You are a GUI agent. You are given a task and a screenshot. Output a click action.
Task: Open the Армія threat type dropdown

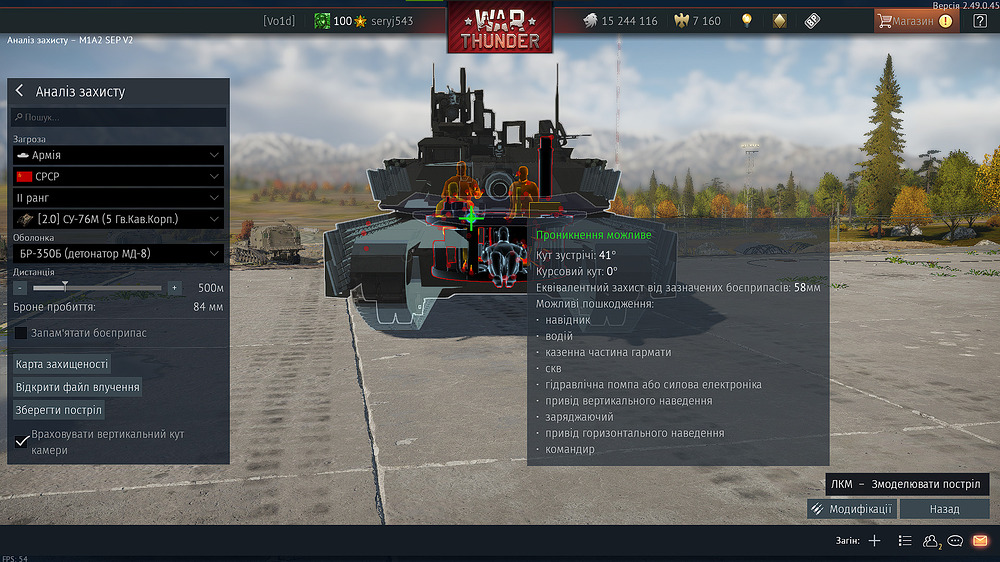[x=118, y=155]
